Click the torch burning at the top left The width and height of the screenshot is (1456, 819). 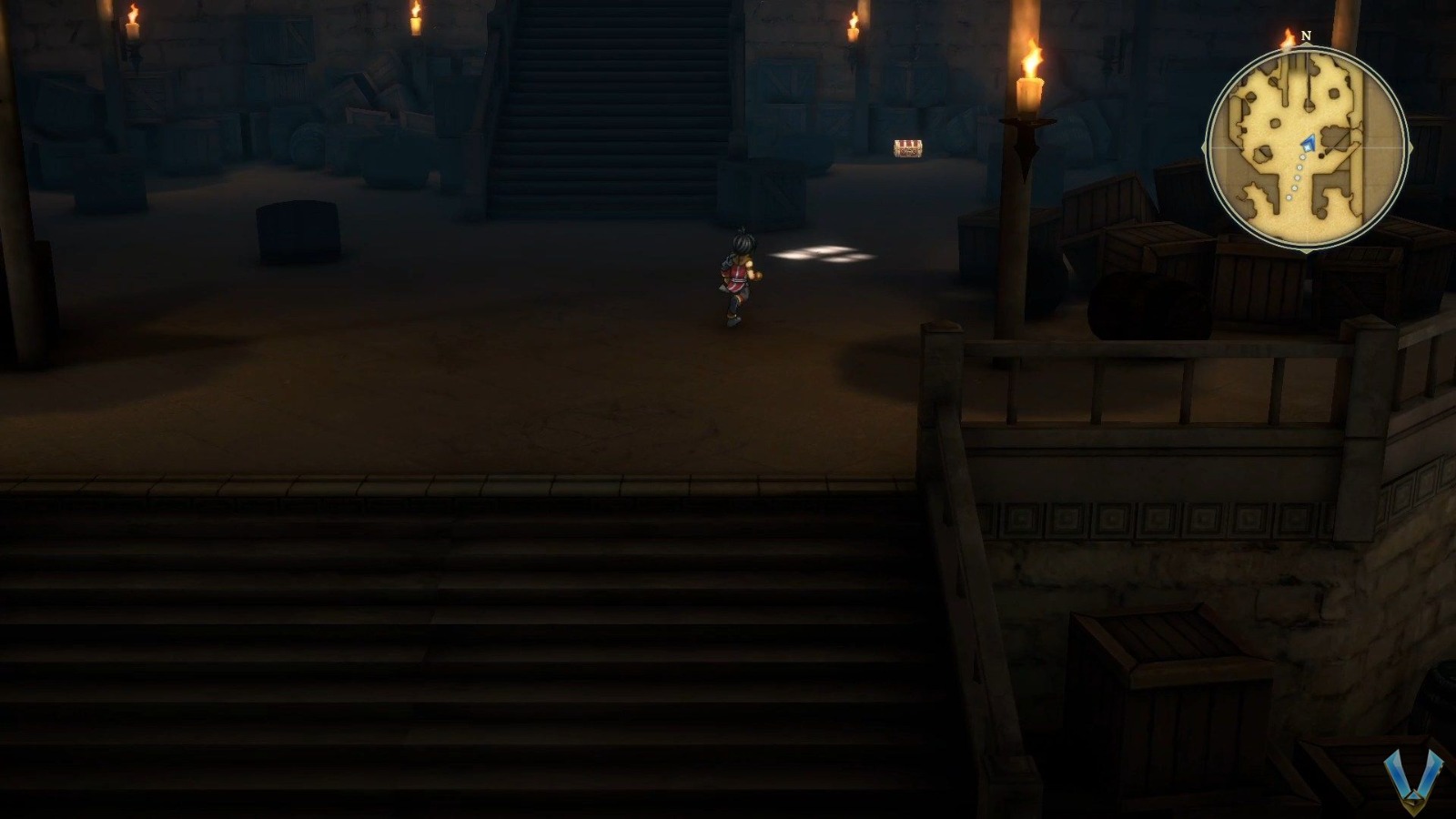135,23
